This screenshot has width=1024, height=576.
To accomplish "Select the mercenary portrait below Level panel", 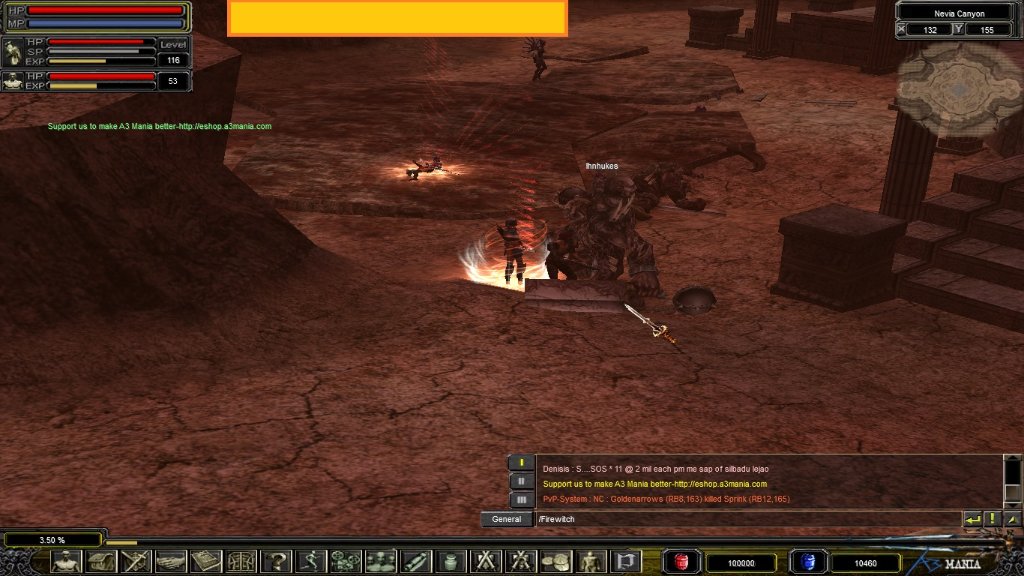I will tap(13, 81).
